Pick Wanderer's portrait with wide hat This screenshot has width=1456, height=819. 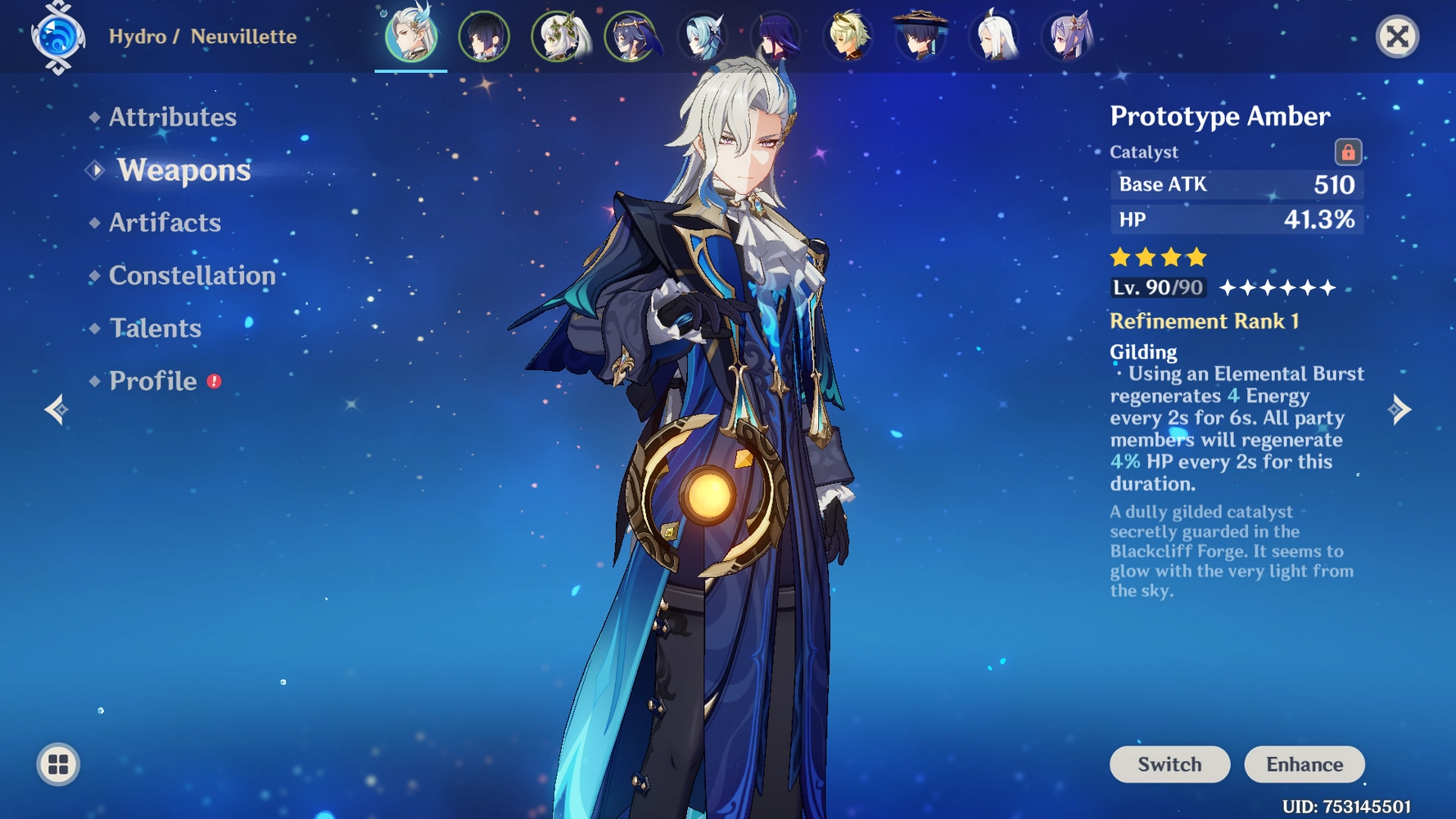click(x=921, y=37)
